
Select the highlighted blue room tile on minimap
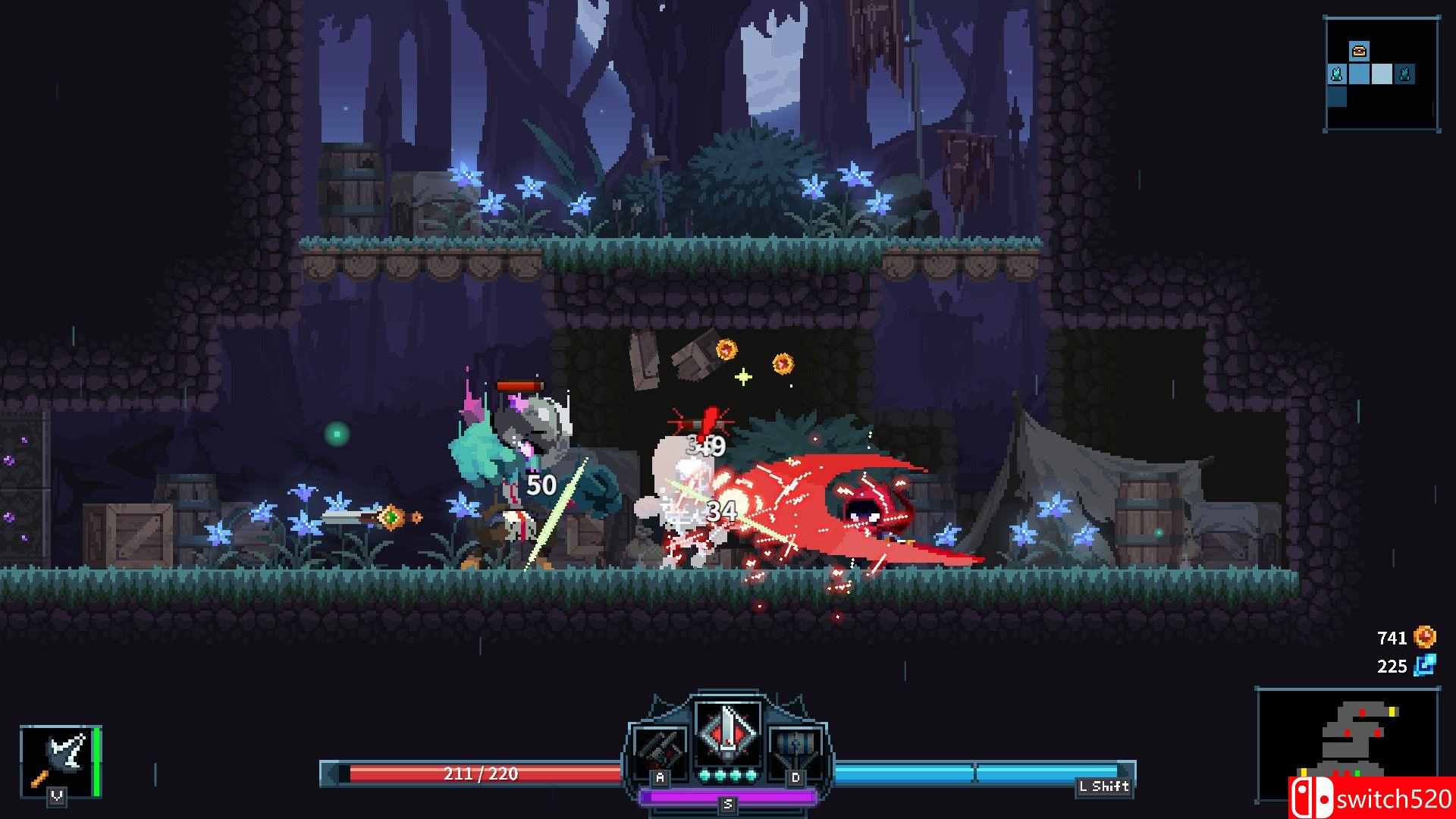pyautogui.click(x=1382, y=73)
